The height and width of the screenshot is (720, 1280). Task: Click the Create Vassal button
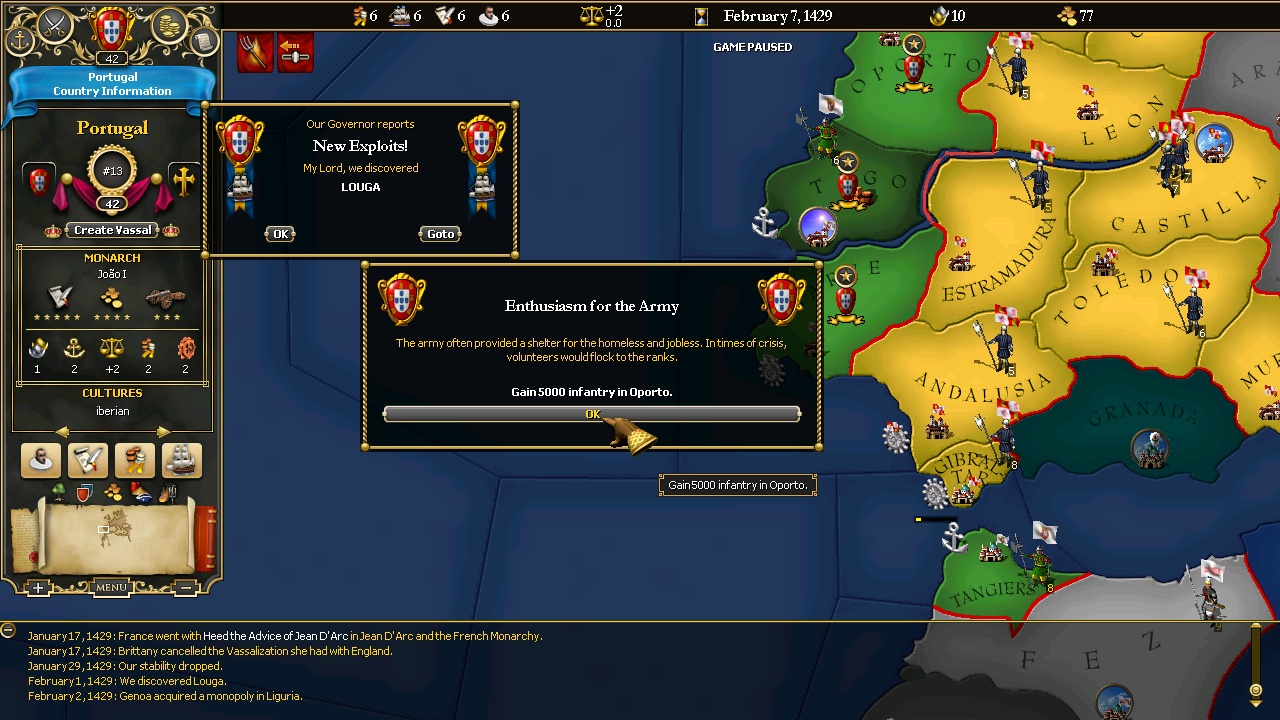click(x=113, y=230)
